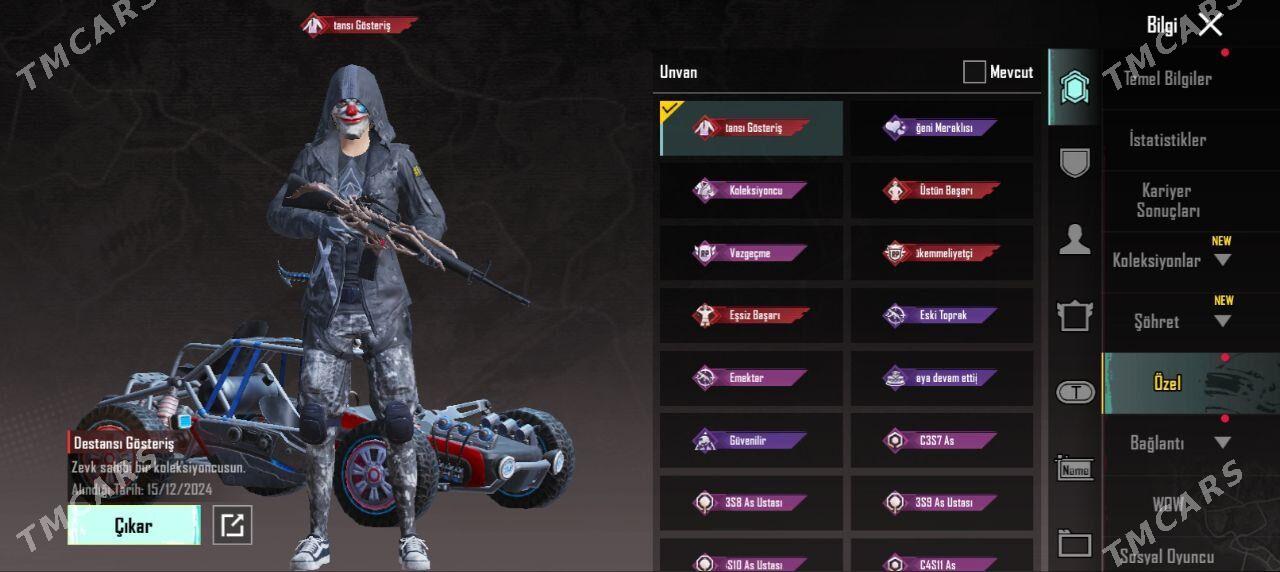Open the Temel Bilgiler tab
Viewport: 1280px width, 572px height.
pyautogui.click(x=1167, y=79)
